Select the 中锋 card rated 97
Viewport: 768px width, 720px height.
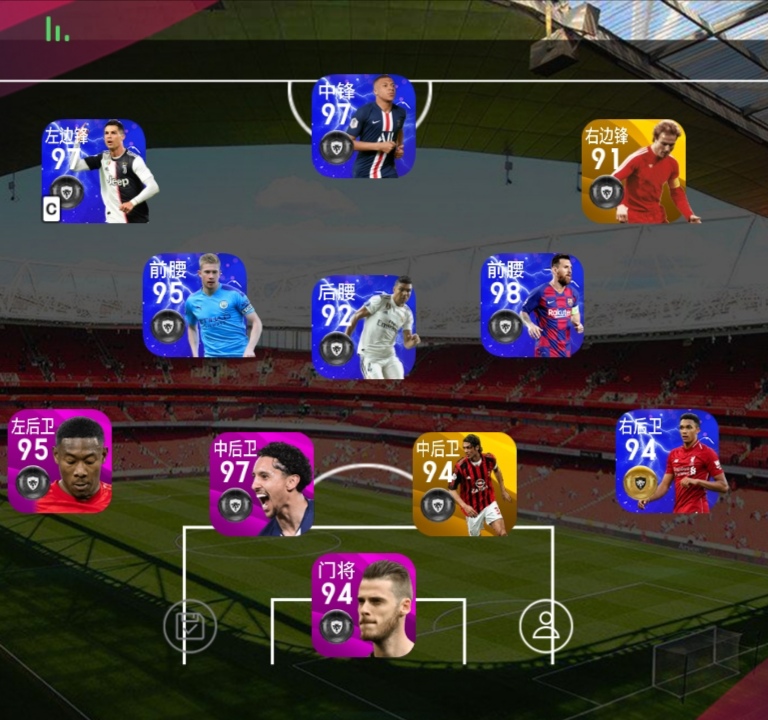click(x=363, y=126)
